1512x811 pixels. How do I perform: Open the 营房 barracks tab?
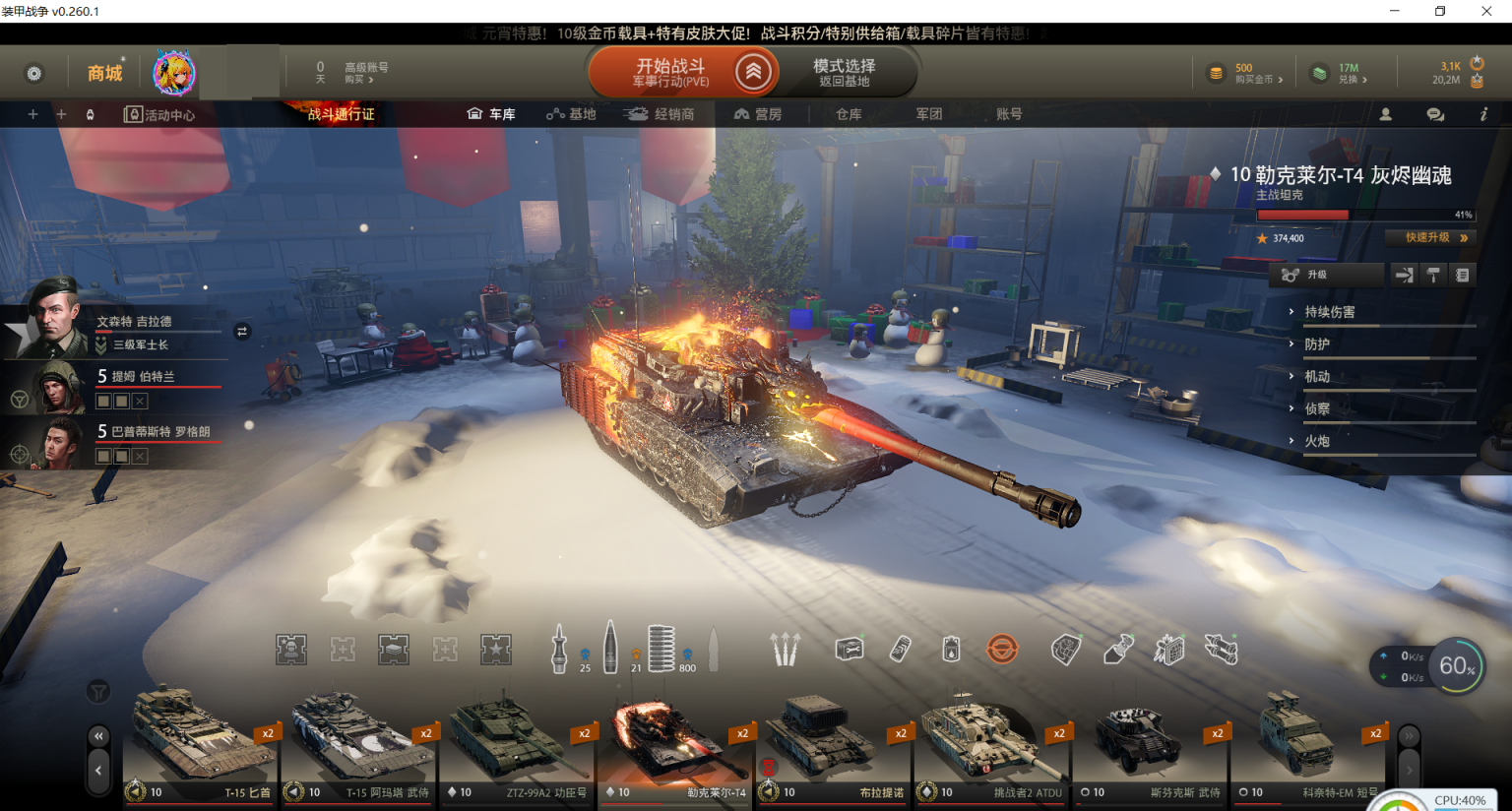pos(758,114)
